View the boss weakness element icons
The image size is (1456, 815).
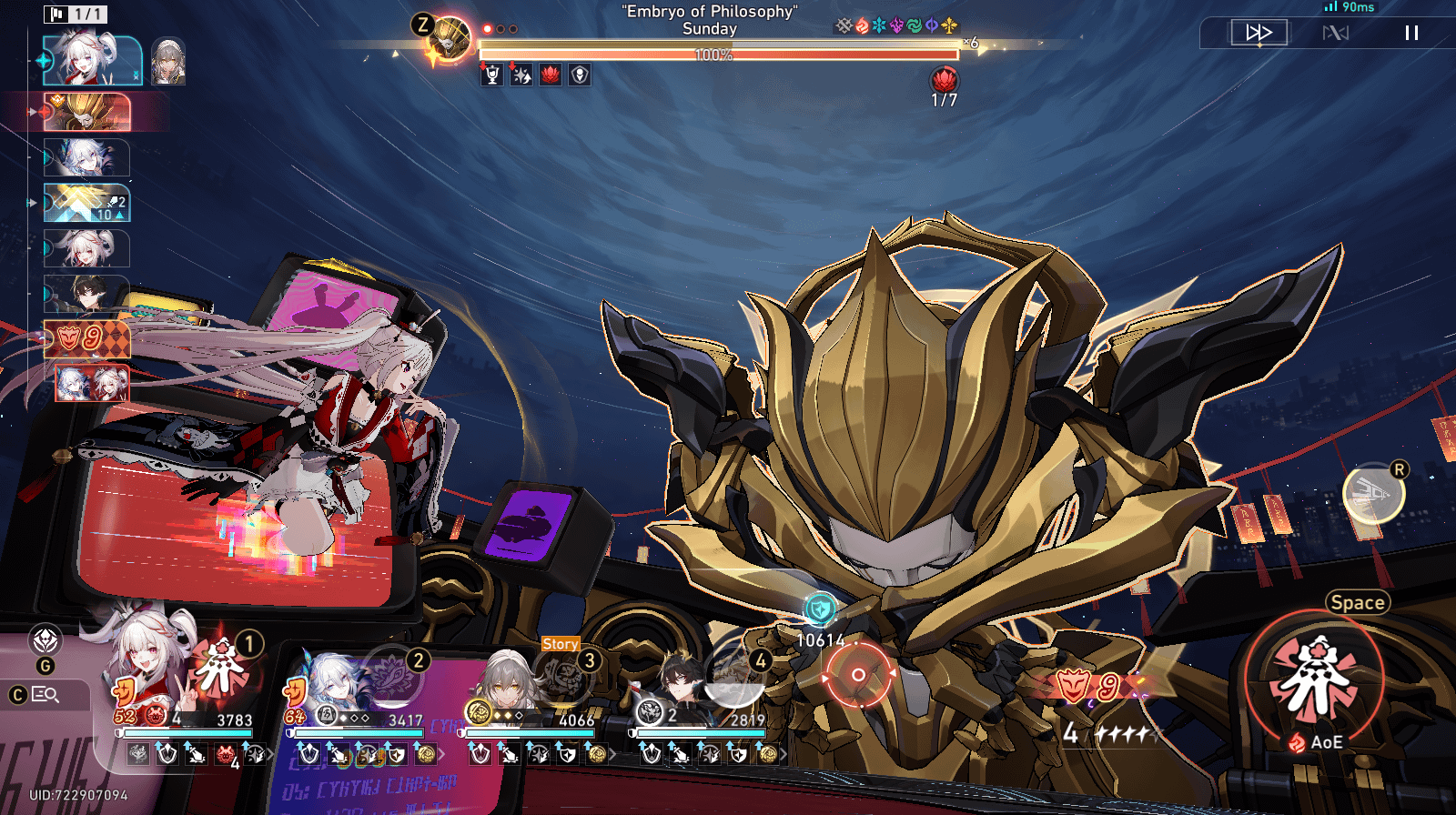896,25
